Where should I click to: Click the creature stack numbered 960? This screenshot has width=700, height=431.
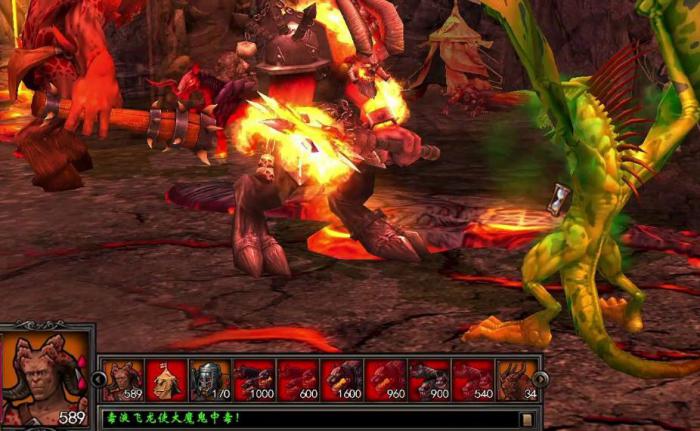point(386,380)
